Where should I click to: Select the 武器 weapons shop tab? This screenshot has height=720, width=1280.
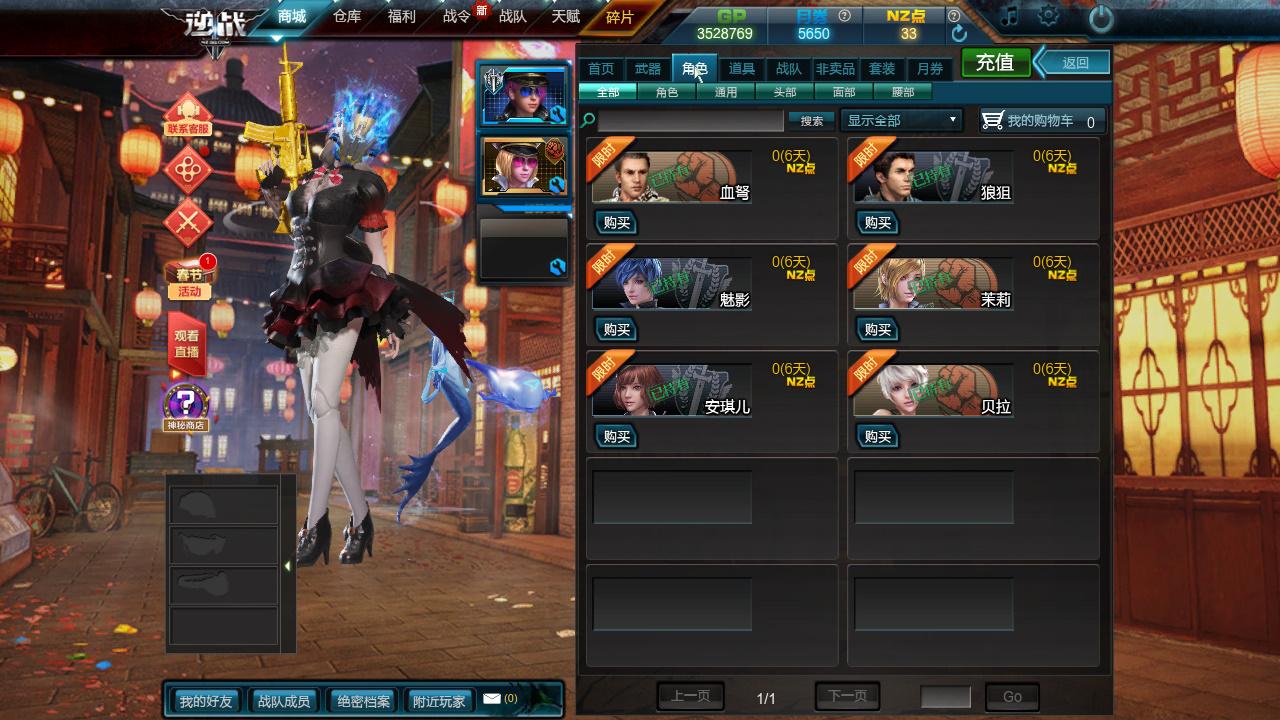click(x=648, y=69)
